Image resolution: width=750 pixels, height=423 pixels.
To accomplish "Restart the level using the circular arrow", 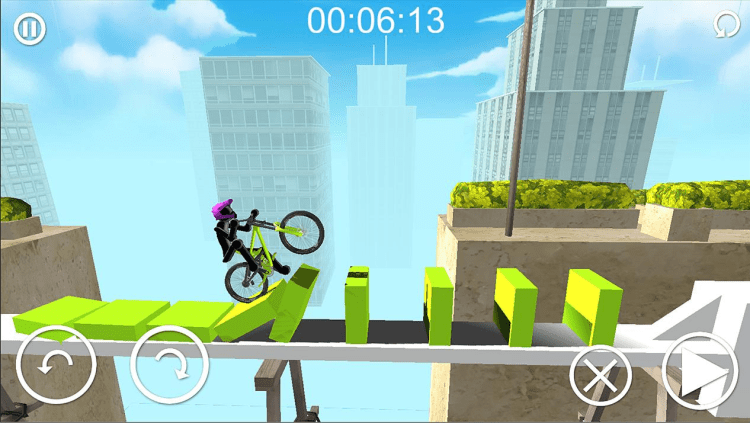I will coord(725,24).
